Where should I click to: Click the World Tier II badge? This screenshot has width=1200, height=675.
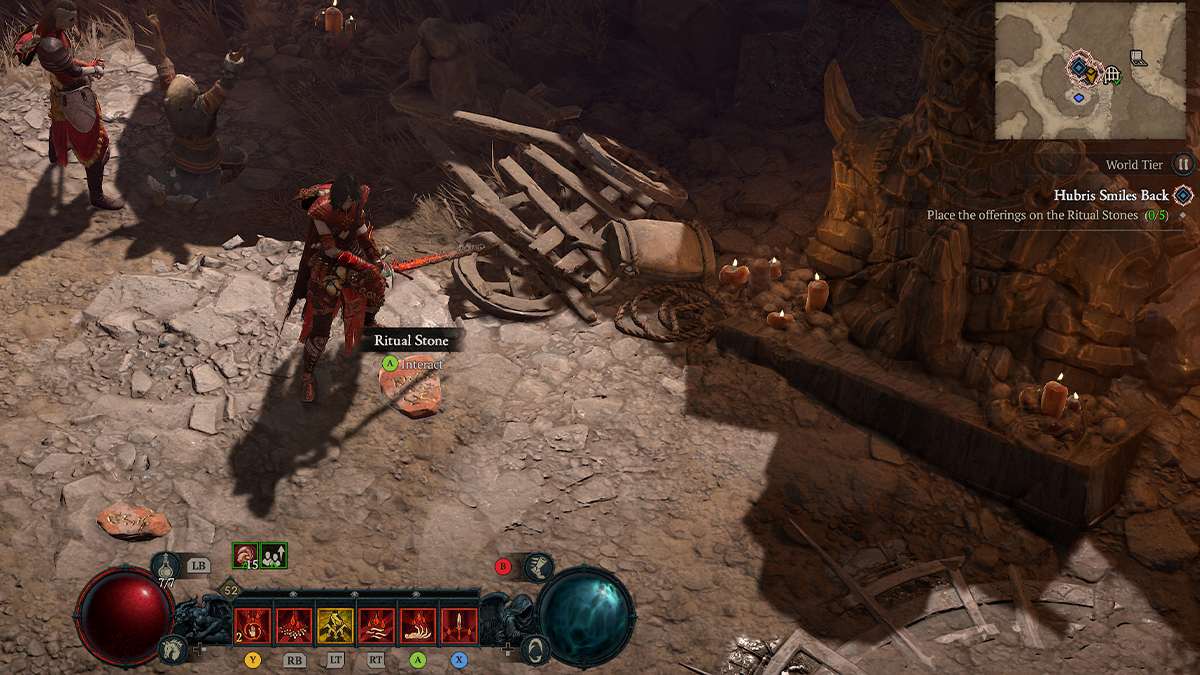1183,165
